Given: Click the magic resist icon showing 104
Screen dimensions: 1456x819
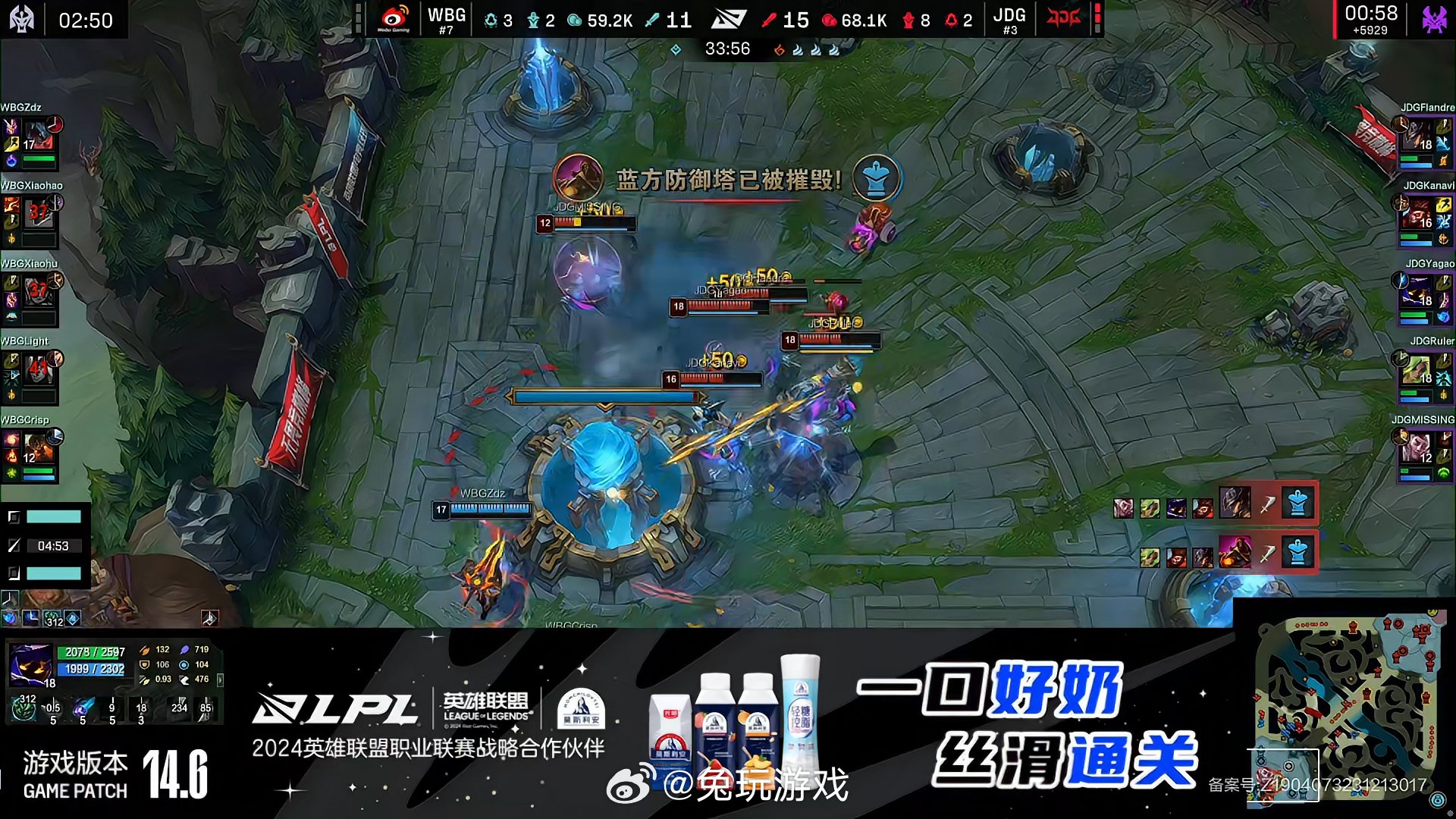Looking at the screenshot, I should [184, 665].
